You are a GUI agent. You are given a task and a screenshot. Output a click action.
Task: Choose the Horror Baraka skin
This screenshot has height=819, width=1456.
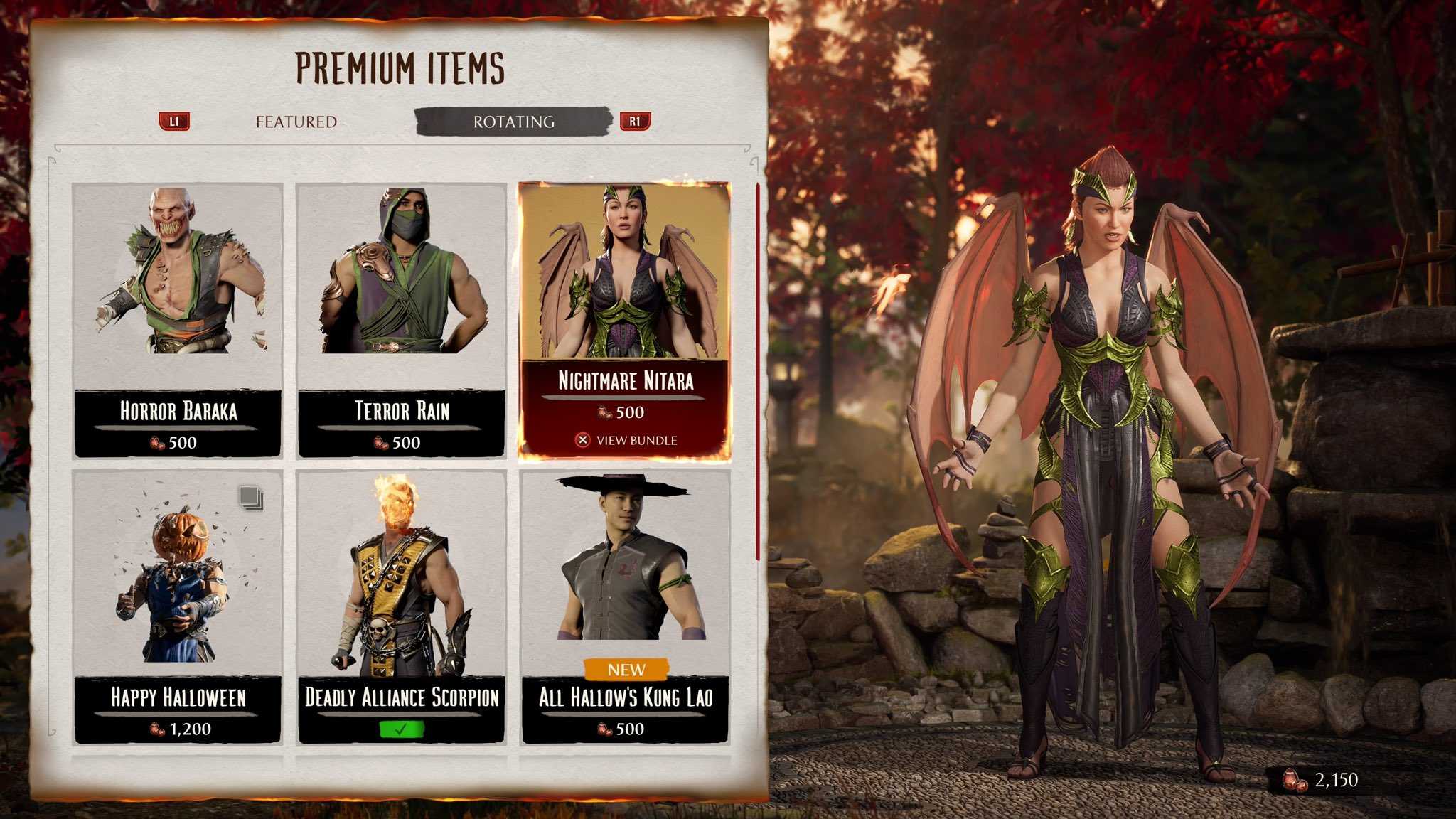point(178,320)
